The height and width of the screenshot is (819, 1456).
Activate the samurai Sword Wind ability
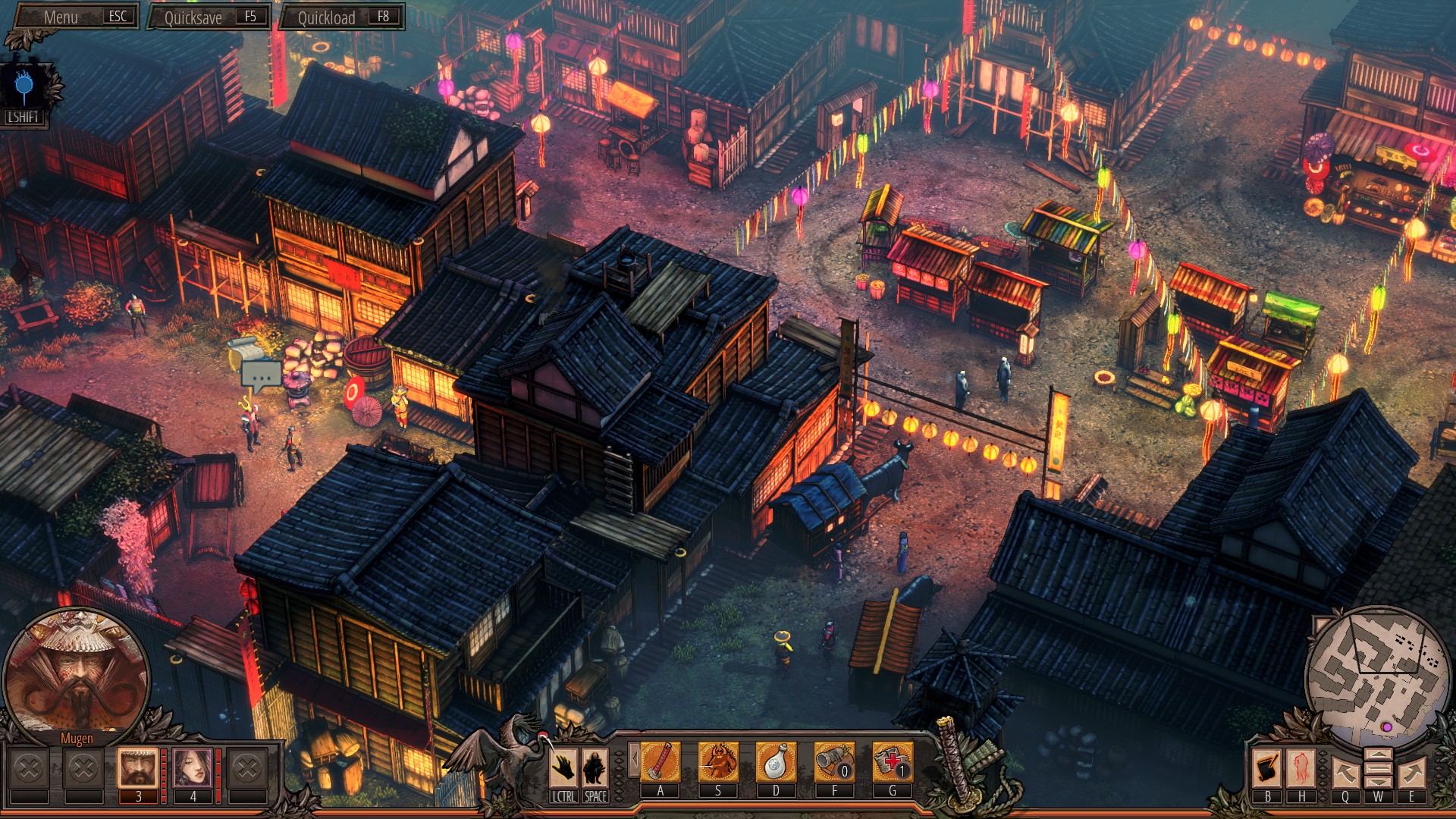click(x=718, y=761)
